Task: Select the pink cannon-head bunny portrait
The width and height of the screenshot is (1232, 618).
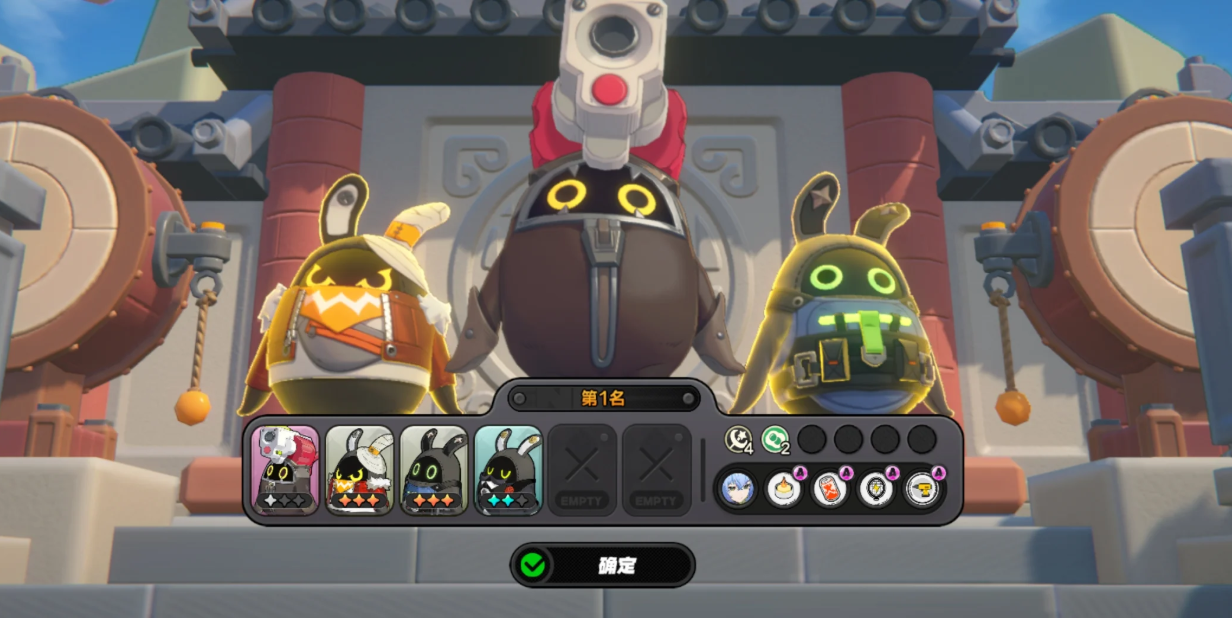Action: pyautogui.click(x=285, y=469)
